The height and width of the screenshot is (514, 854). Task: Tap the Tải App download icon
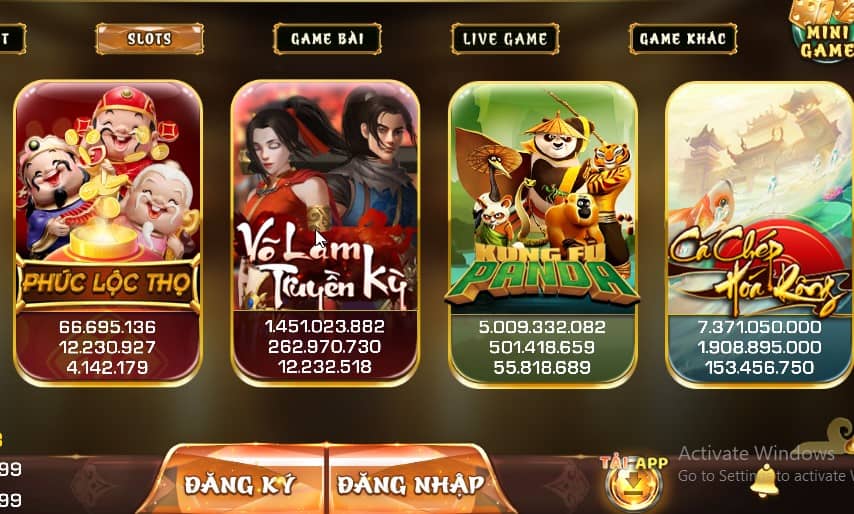point(634,484)
